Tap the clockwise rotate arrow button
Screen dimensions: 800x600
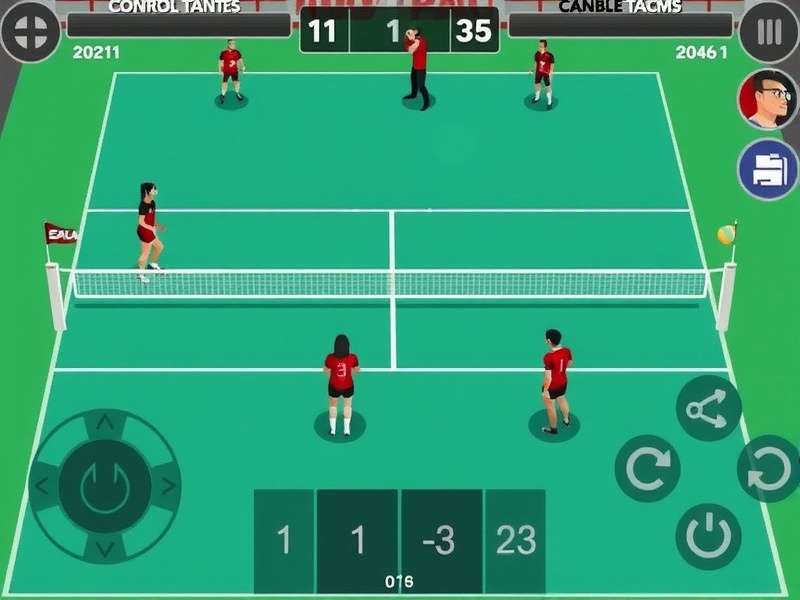(647, 468)
